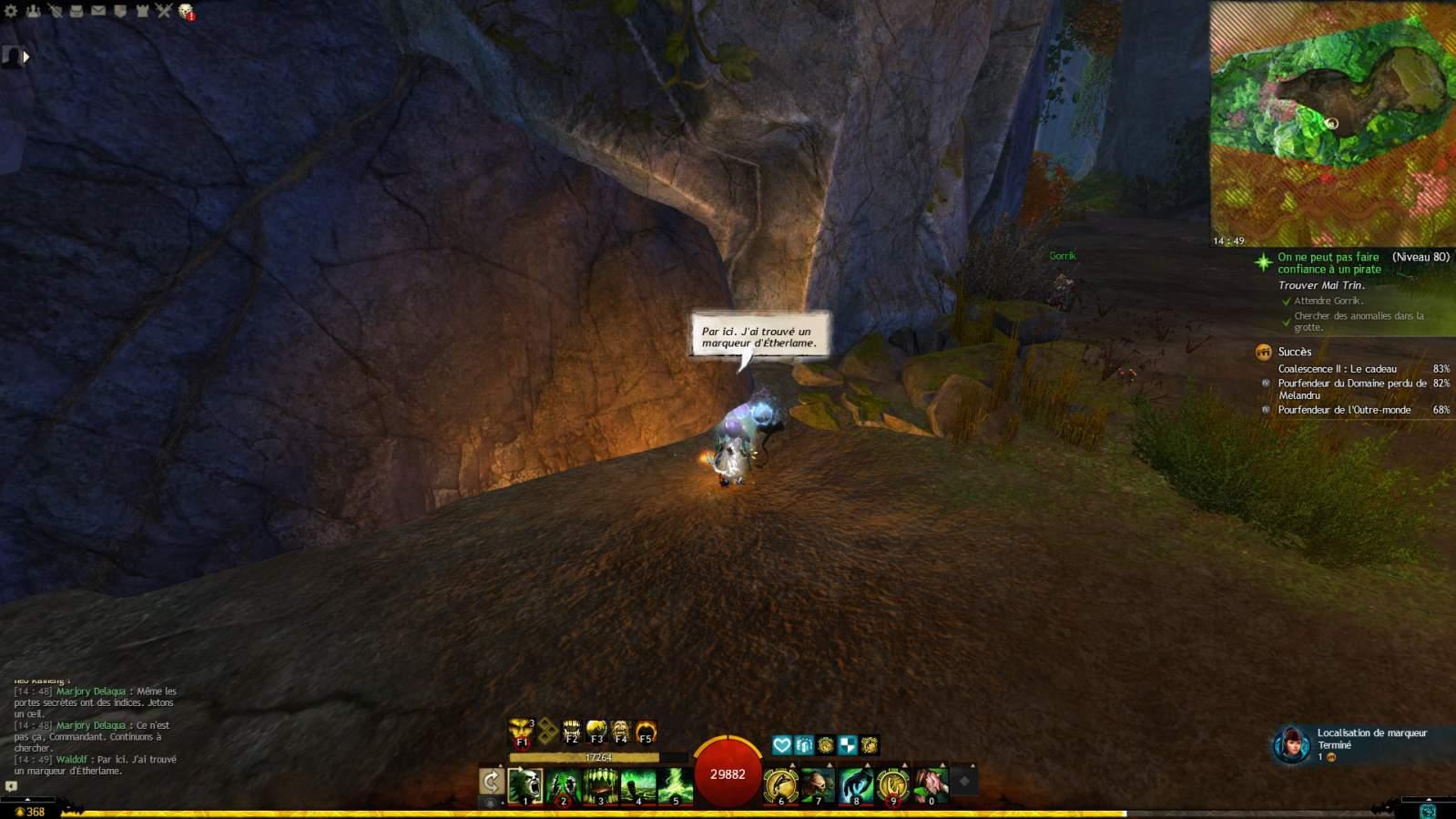Image resolution: width=1456 pixels, height=819 pixels.
Task: Select the 'Coalescence II : Le cadeau' achievement entry
Action: [1337, 369]
